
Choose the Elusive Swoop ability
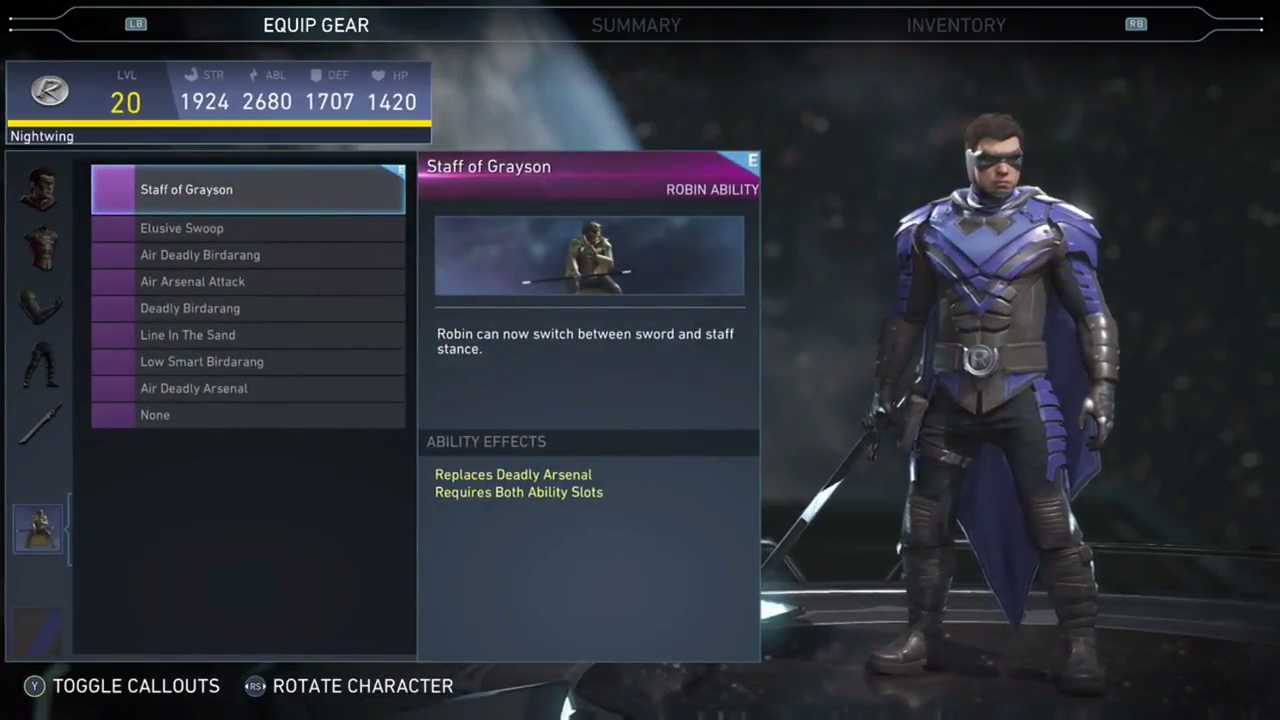coord(248,228)
